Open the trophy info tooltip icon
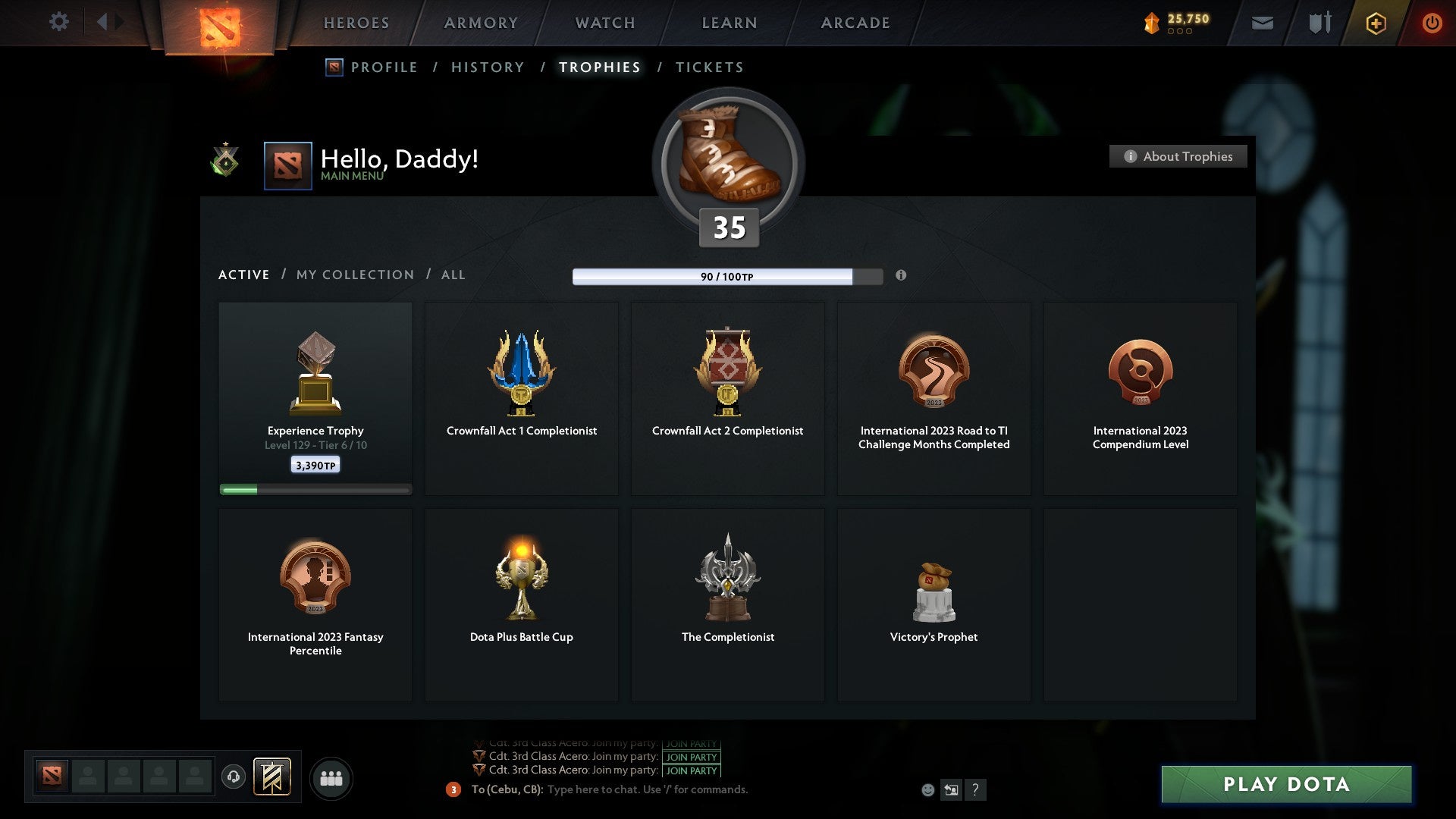Image resolution: width=1456 pixels, height=819 pixels. 902,277
